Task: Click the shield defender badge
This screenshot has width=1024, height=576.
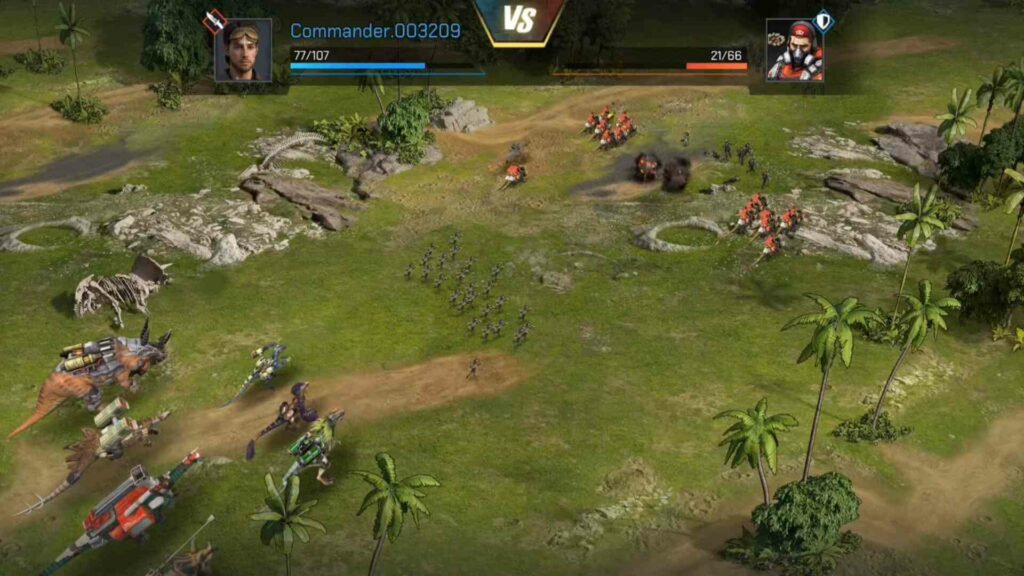Action: coord(823,19)
